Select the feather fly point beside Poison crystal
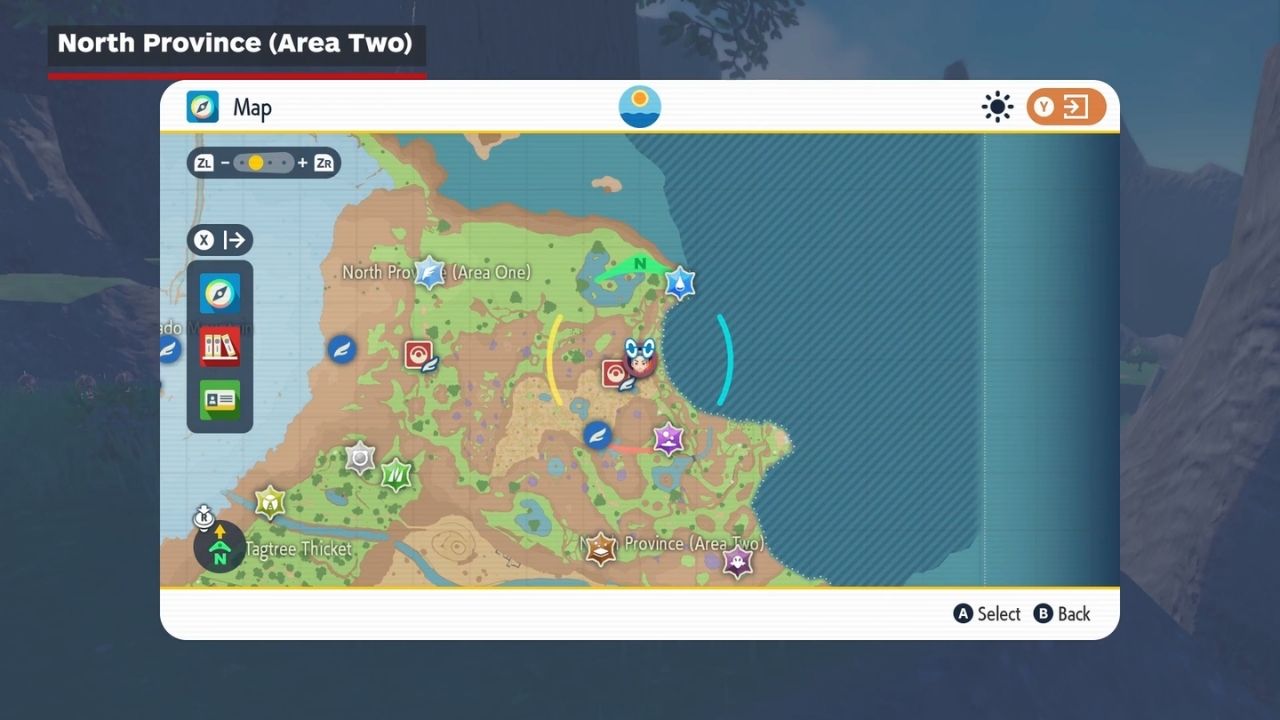 [598, 435]
